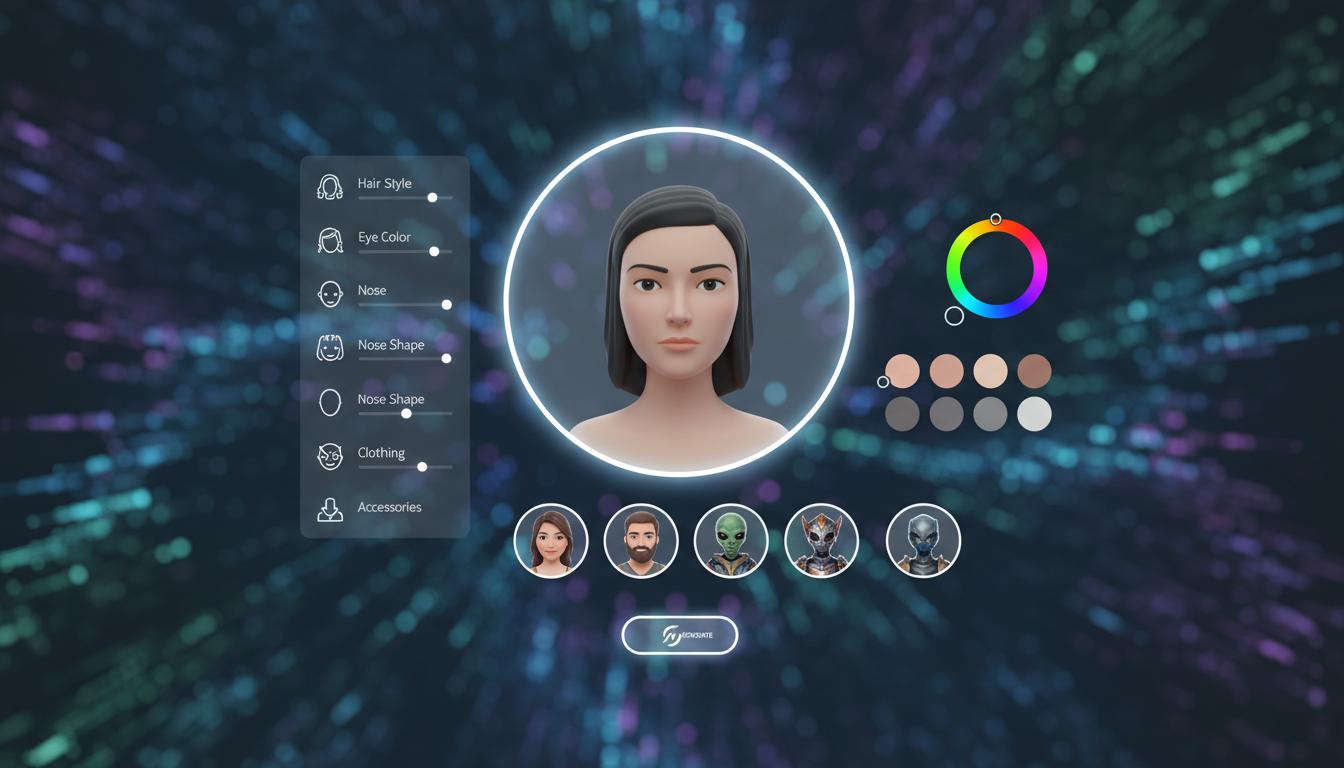
Task: Select the Clothing slider handle
Action: (422, 467)
